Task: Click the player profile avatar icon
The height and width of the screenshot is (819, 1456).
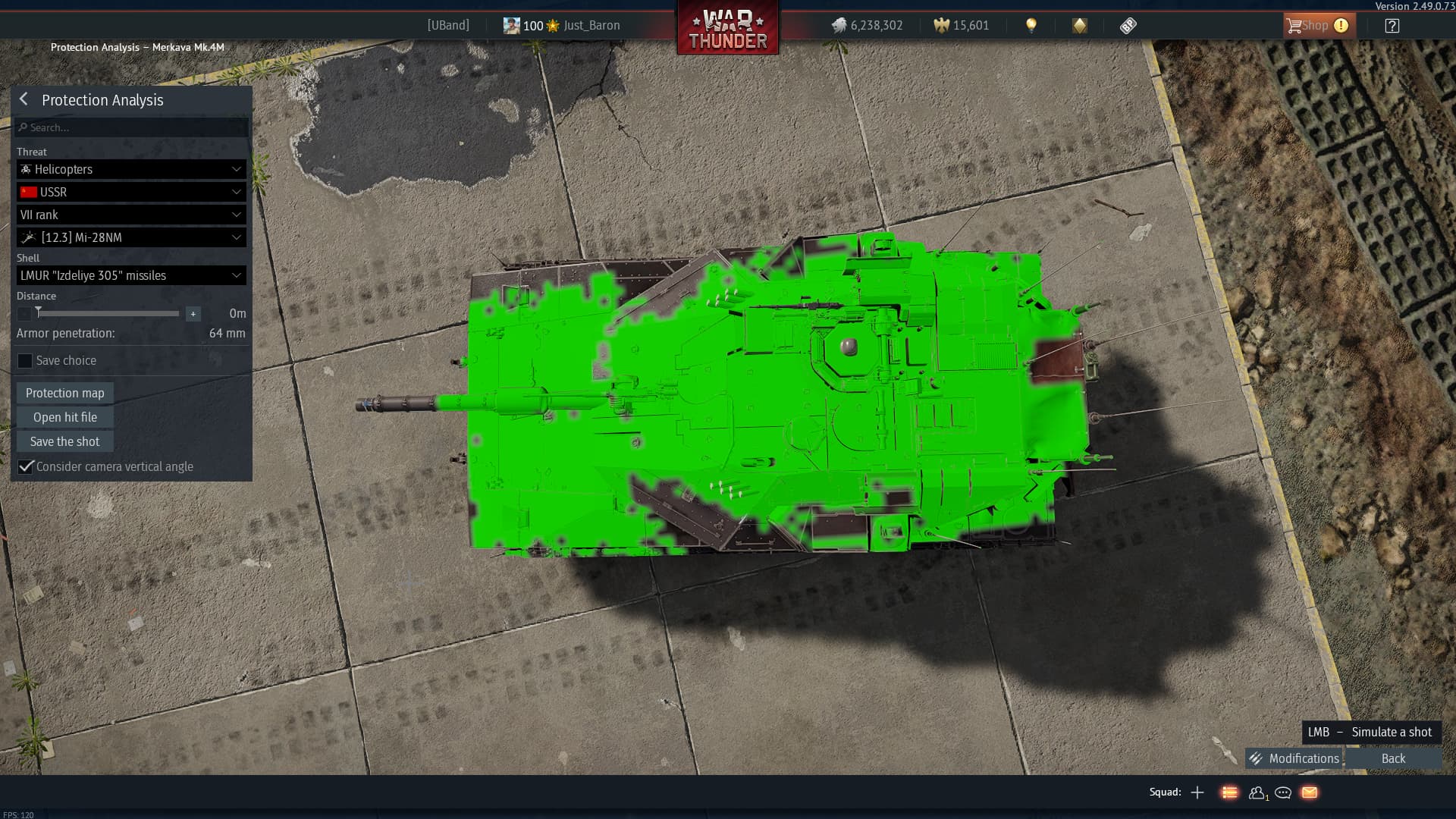Action: [x=511, y=25]
